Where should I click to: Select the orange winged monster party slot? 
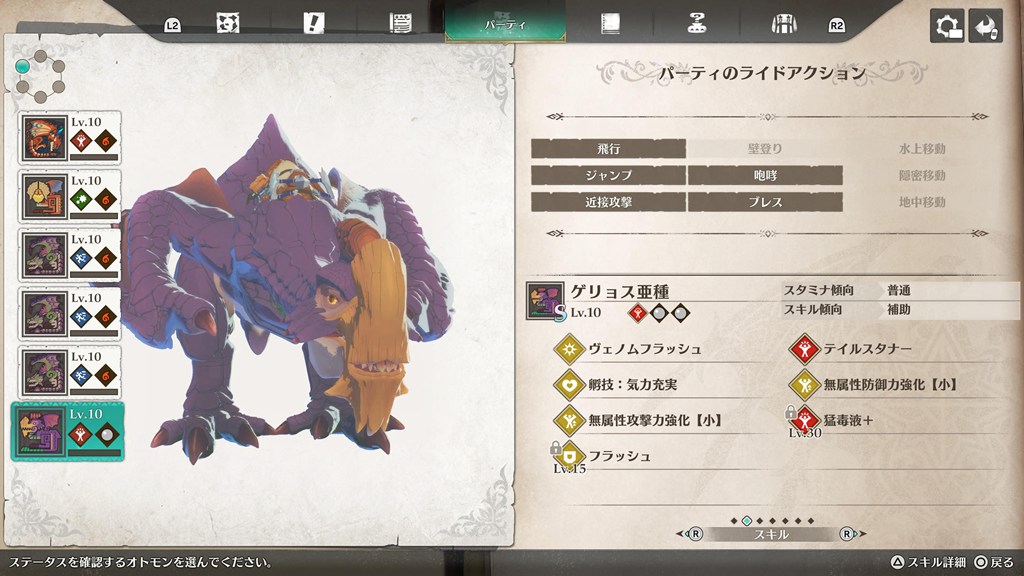coord(70,138)
